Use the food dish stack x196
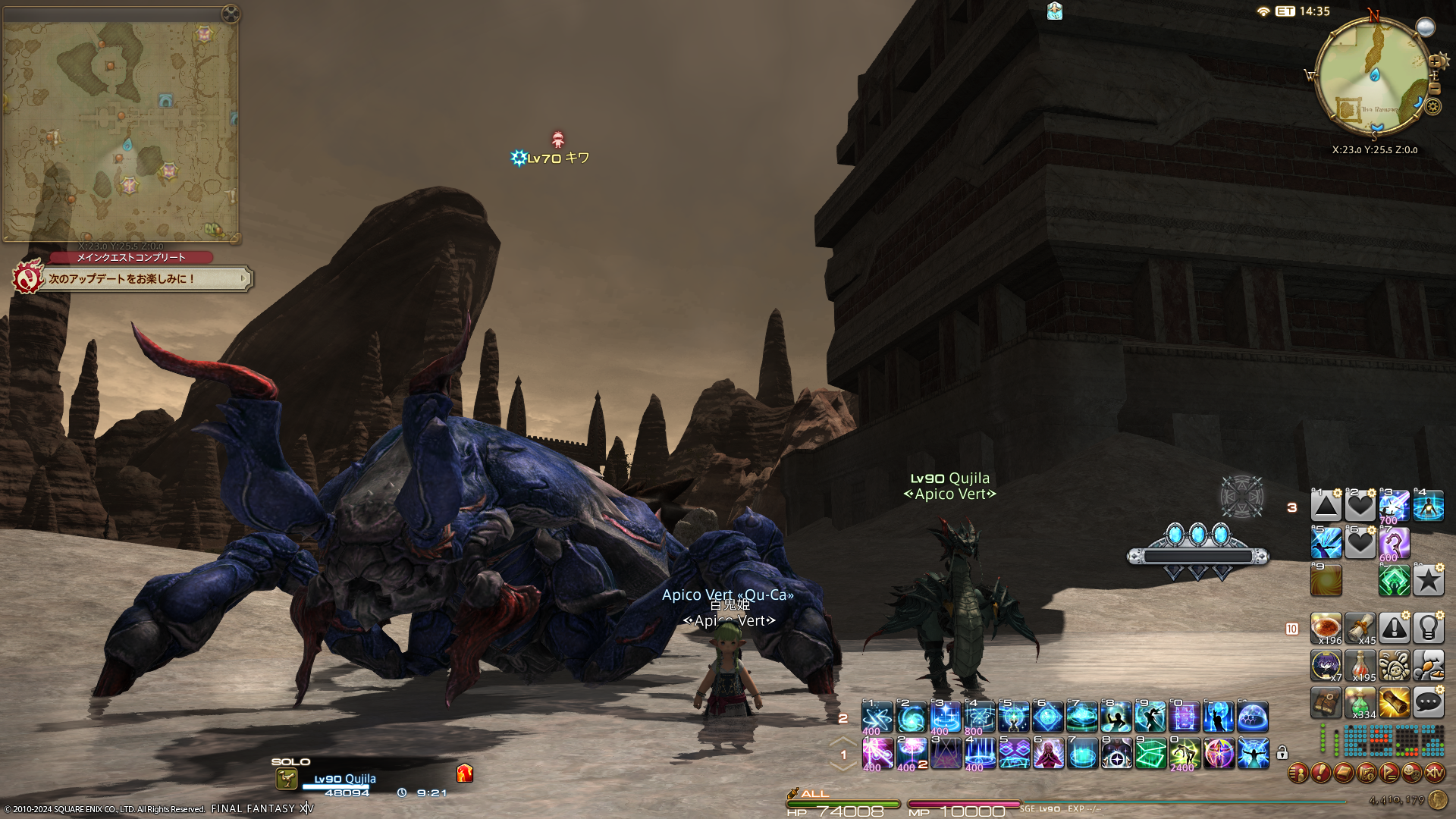 [1326, 628]
